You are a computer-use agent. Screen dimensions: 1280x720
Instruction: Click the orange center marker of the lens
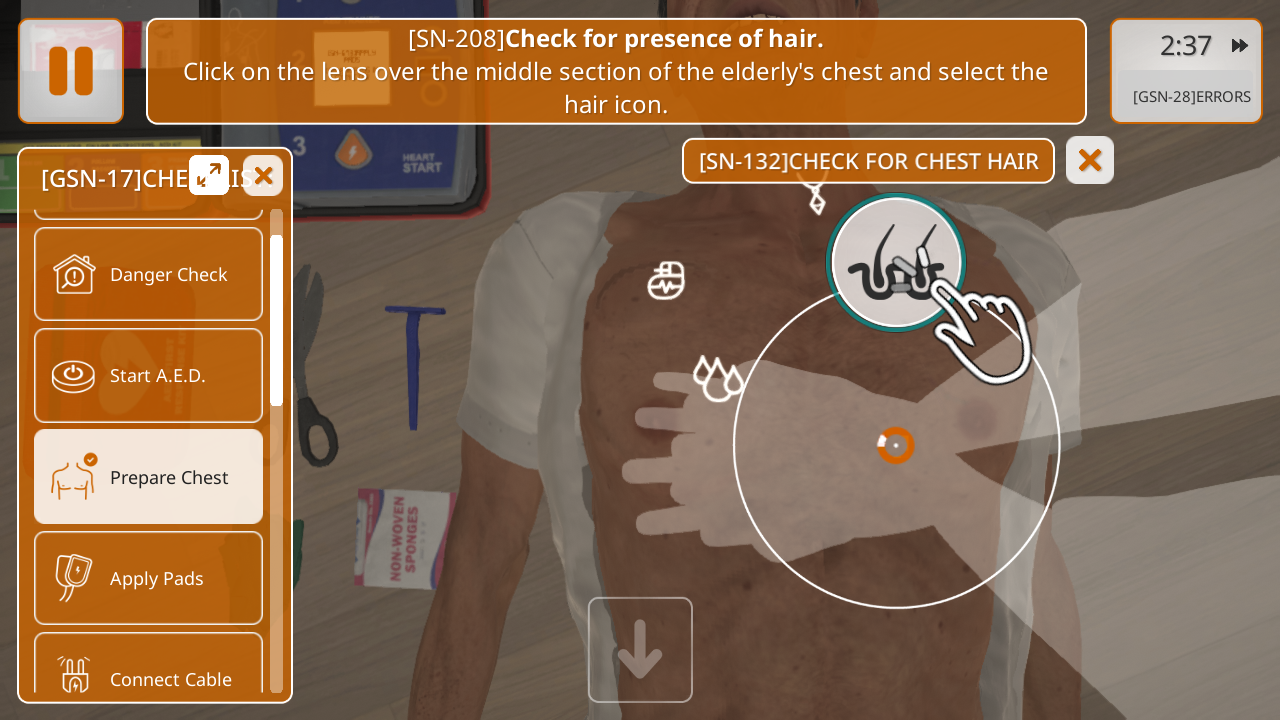[x=896, y=445]
